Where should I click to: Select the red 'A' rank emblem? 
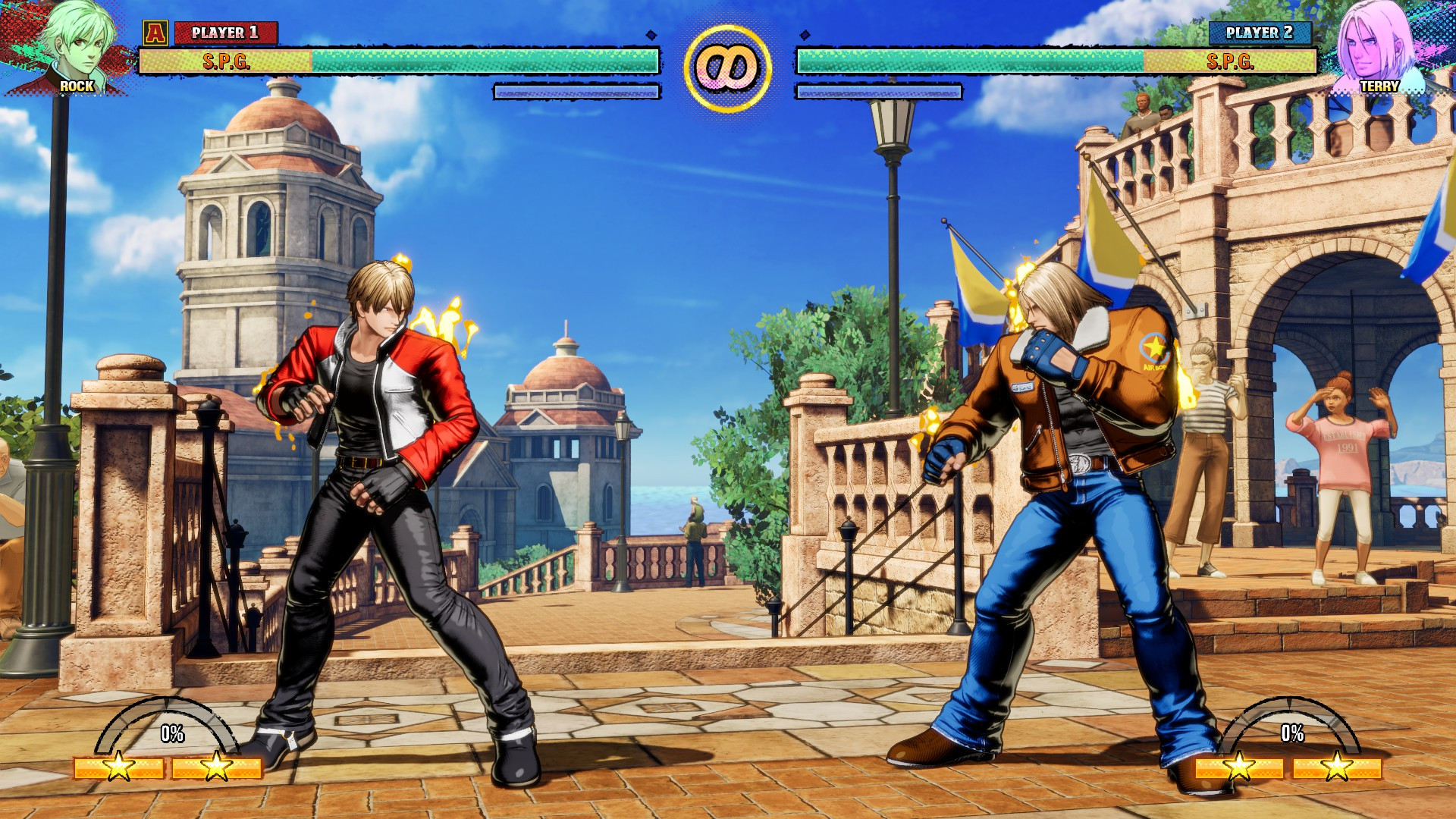click(155, 32)
